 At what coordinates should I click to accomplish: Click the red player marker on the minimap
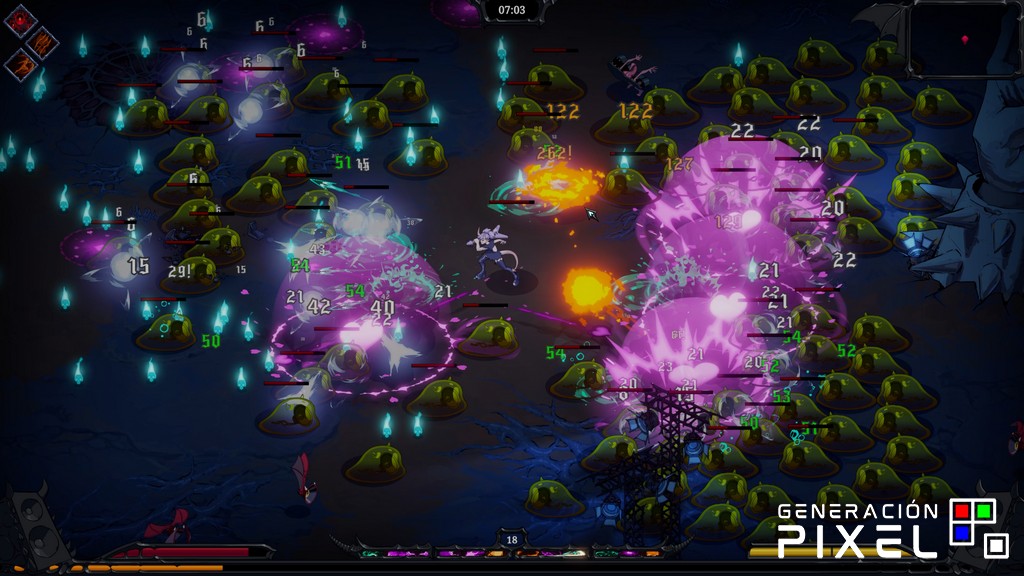[964, 40]
